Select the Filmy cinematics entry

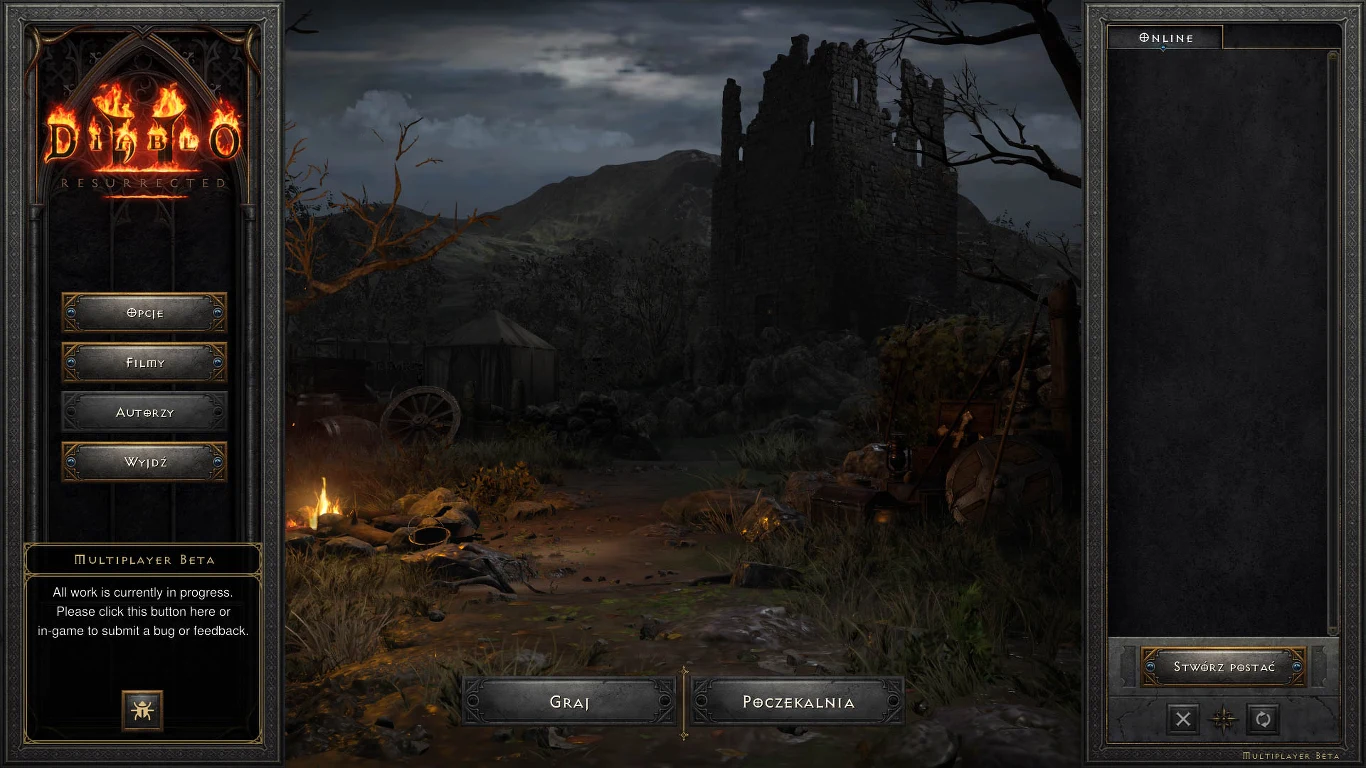click(x=145, y=363)
